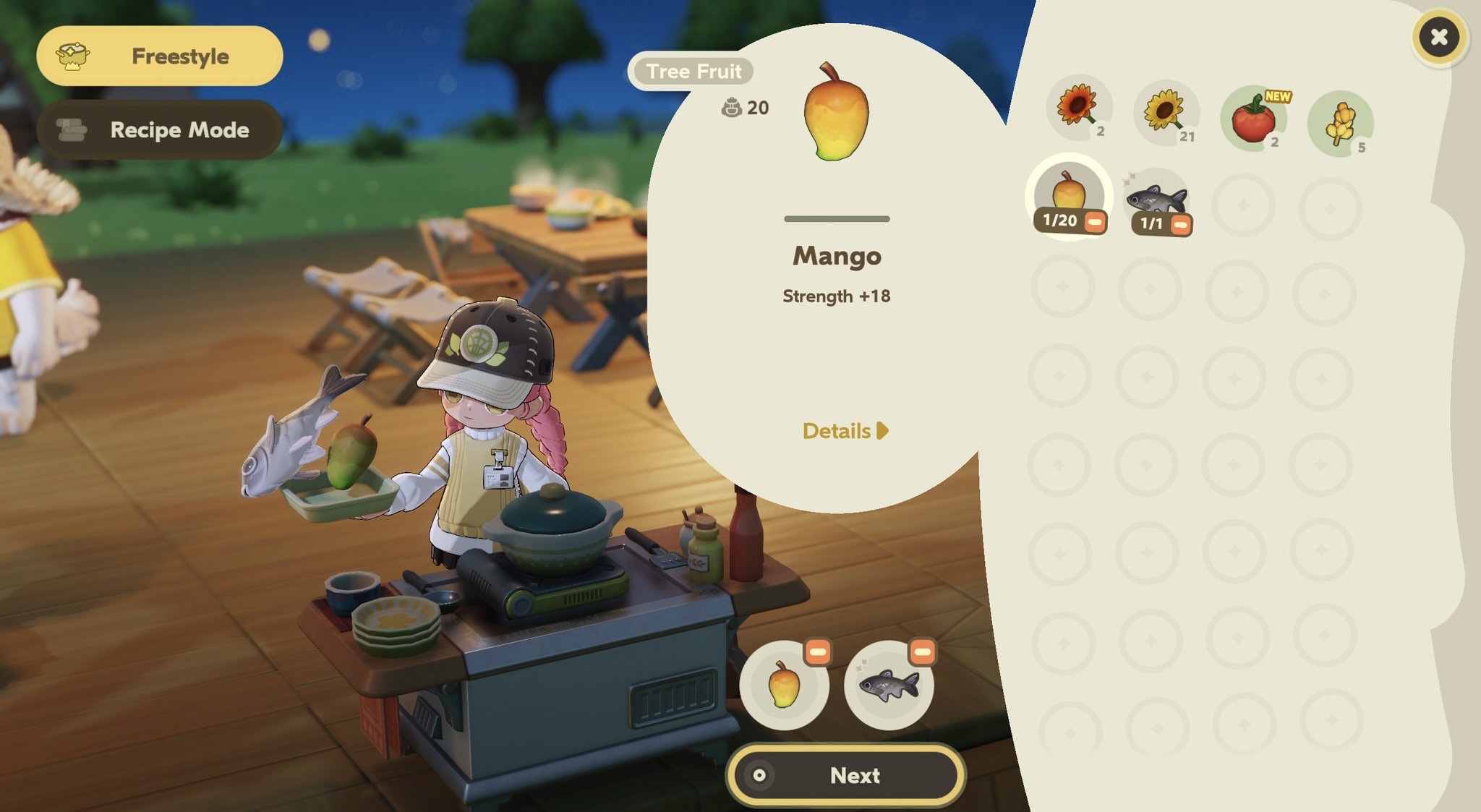1481x812 pixels.
Task: Select the red-orange flower ingredient
Action: click(x=1078, y=107)
